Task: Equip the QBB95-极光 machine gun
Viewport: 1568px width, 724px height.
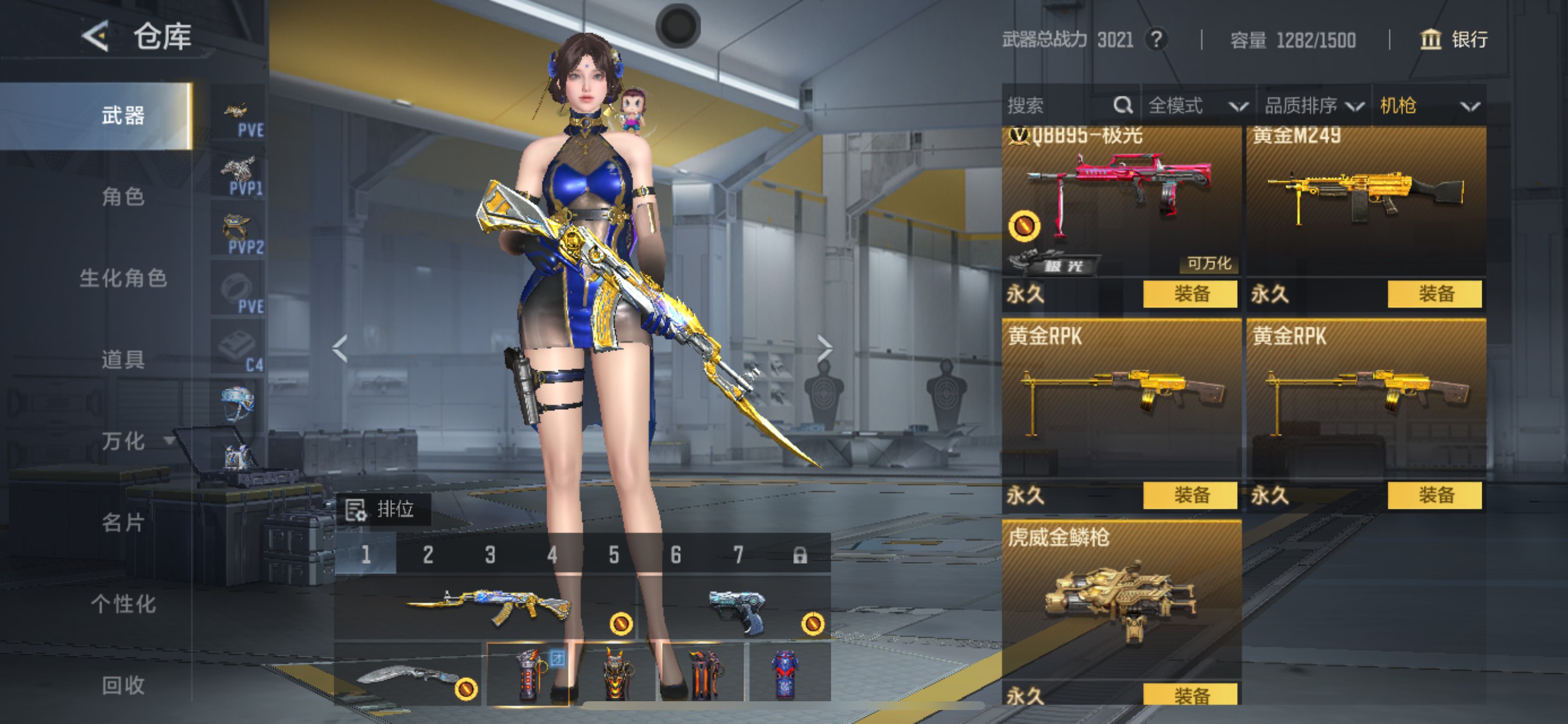Action: (x=1190, y=294)
